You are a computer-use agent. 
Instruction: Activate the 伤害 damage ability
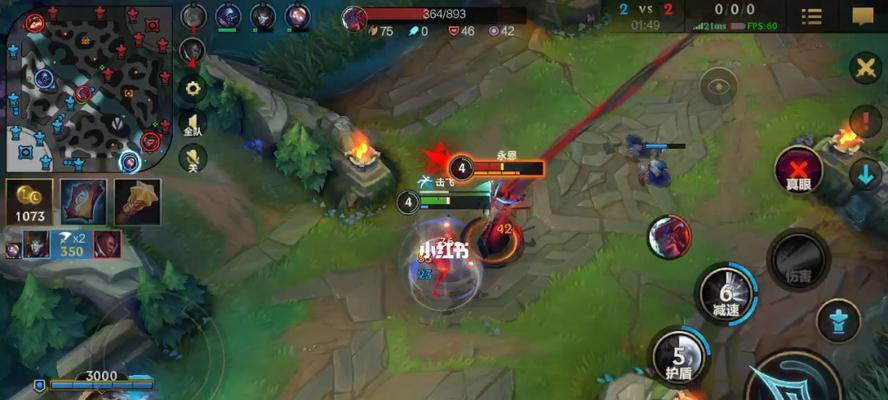pyautogui.click(x=798, y=260)
